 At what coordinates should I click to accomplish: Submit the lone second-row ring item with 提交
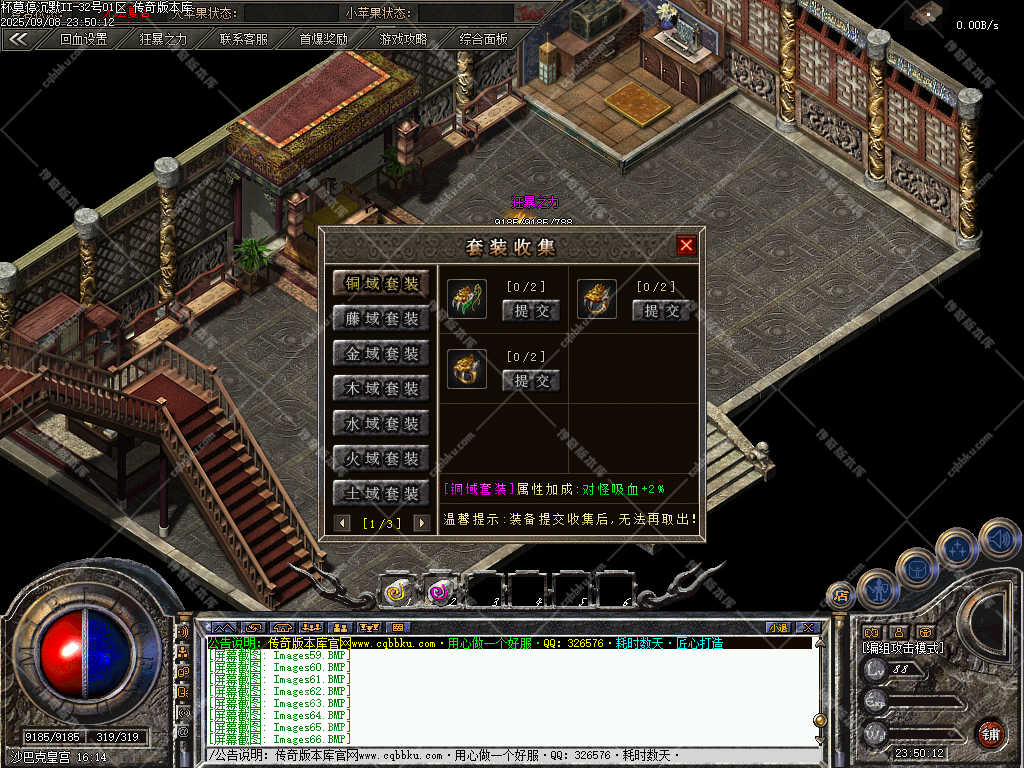[x=531, y=381]
